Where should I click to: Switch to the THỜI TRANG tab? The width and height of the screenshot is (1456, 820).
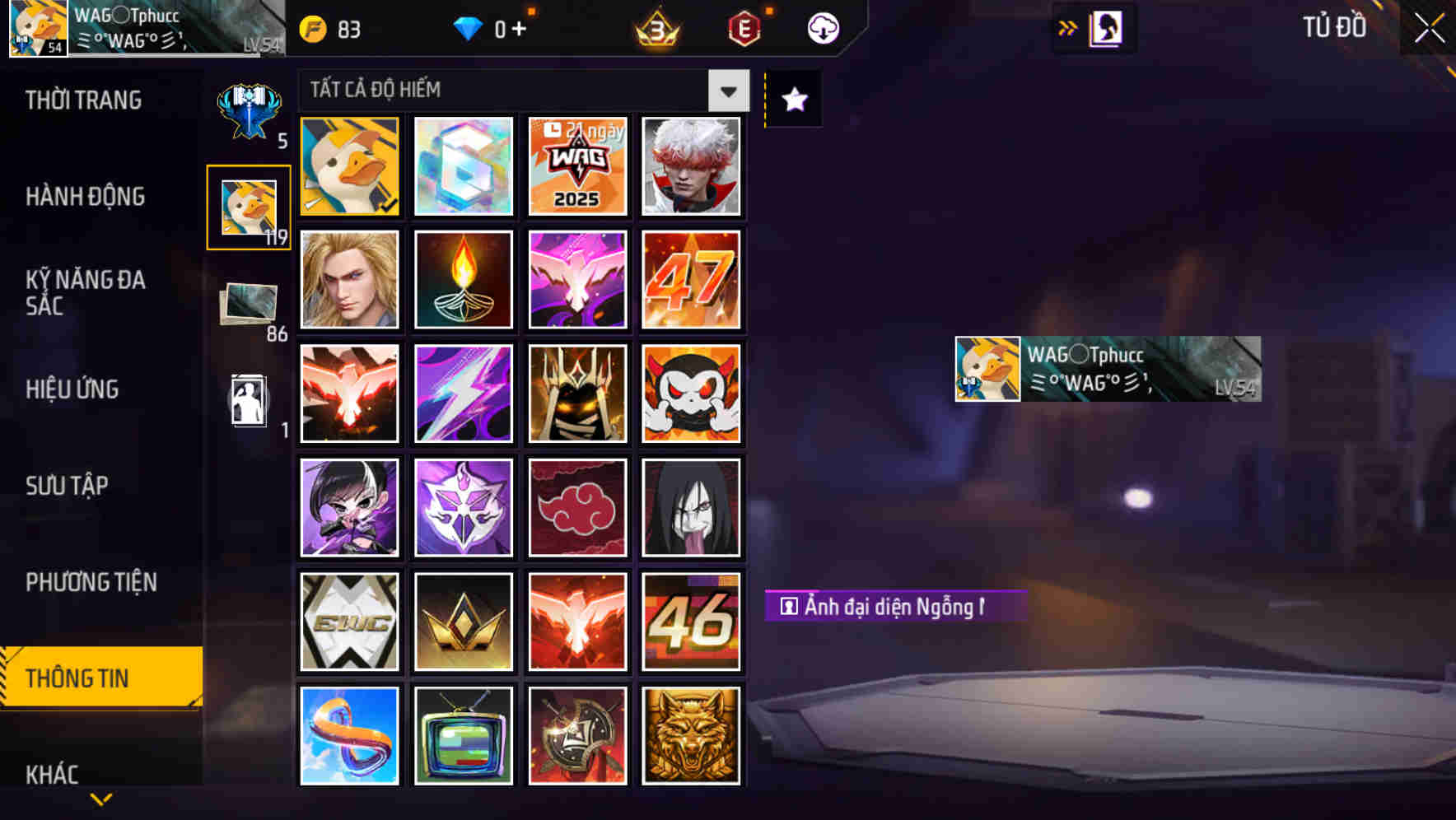(82, 100)
